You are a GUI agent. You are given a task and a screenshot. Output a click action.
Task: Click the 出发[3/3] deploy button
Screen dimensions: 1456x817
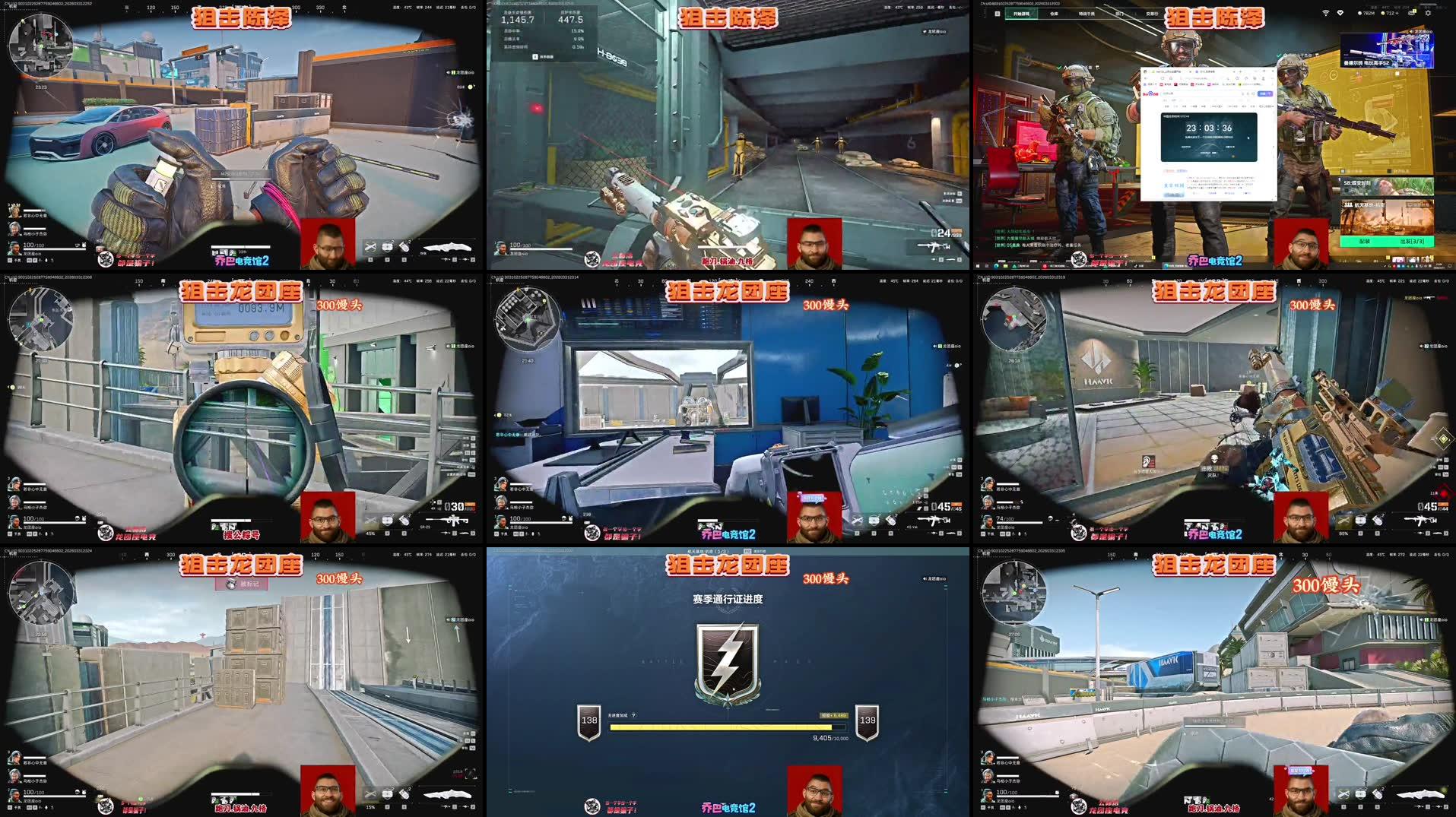pos(1413,242)
